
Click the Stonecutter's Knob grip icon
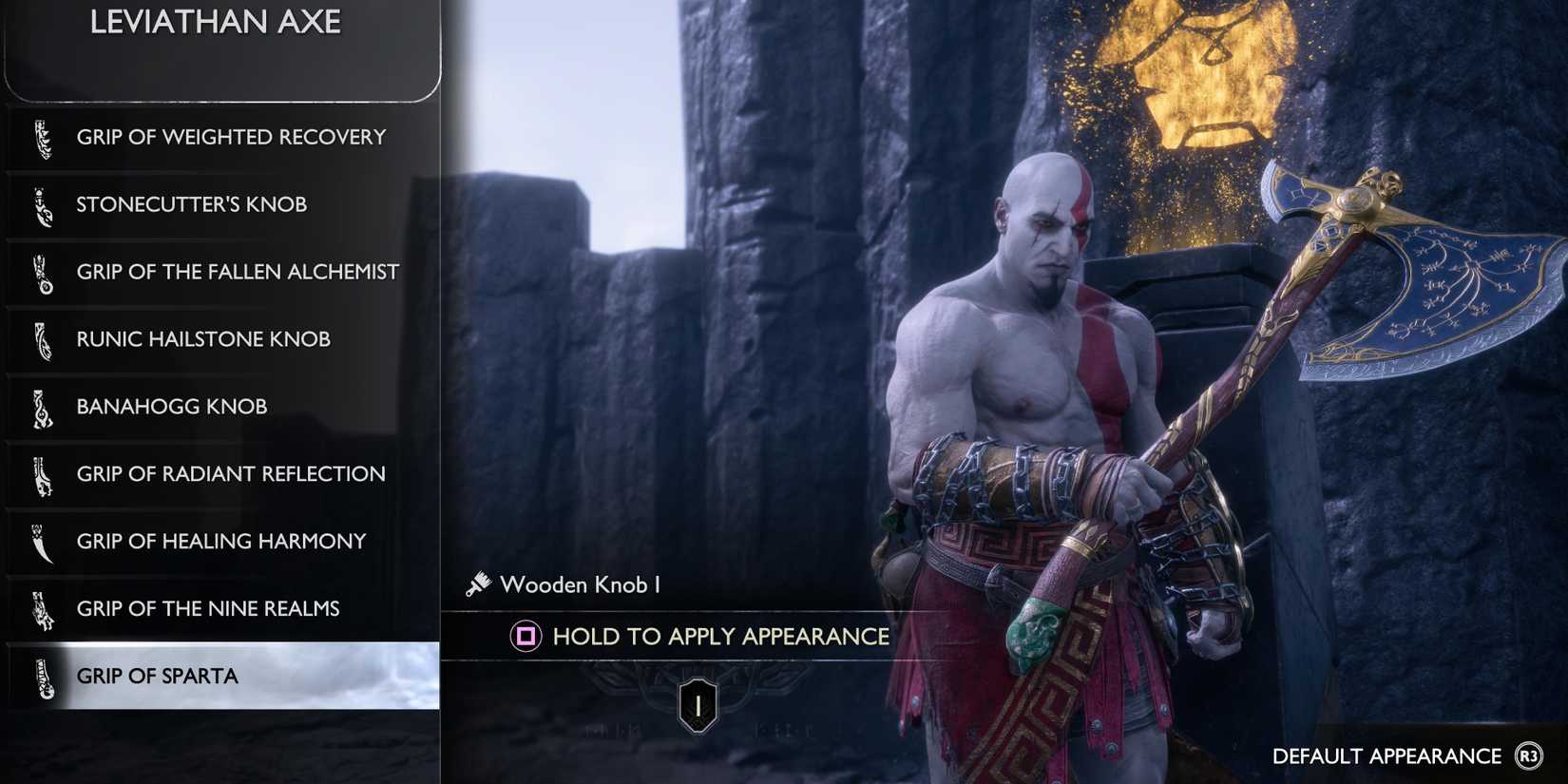click(x=43, y=204)
